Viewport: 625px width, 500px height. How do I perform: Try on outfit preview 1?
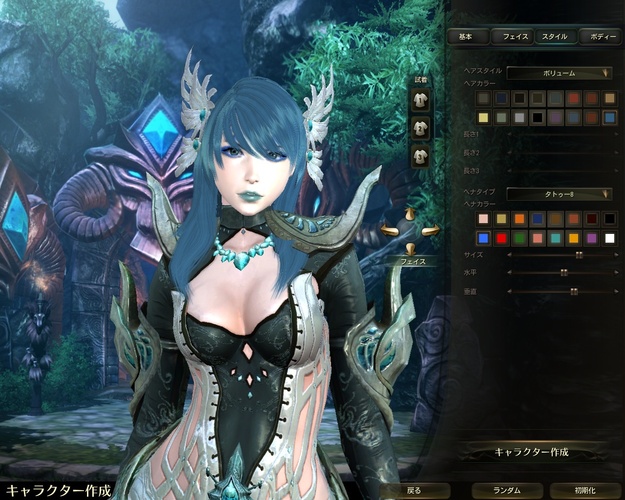(420, 101)
